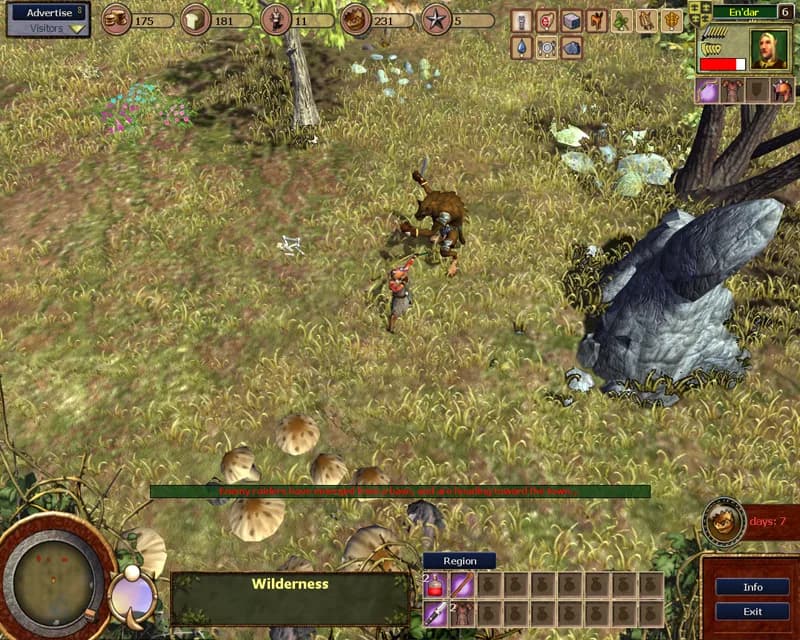Screen dimensions: 800x640
Task: Open the Info panel
Action: 752,587
